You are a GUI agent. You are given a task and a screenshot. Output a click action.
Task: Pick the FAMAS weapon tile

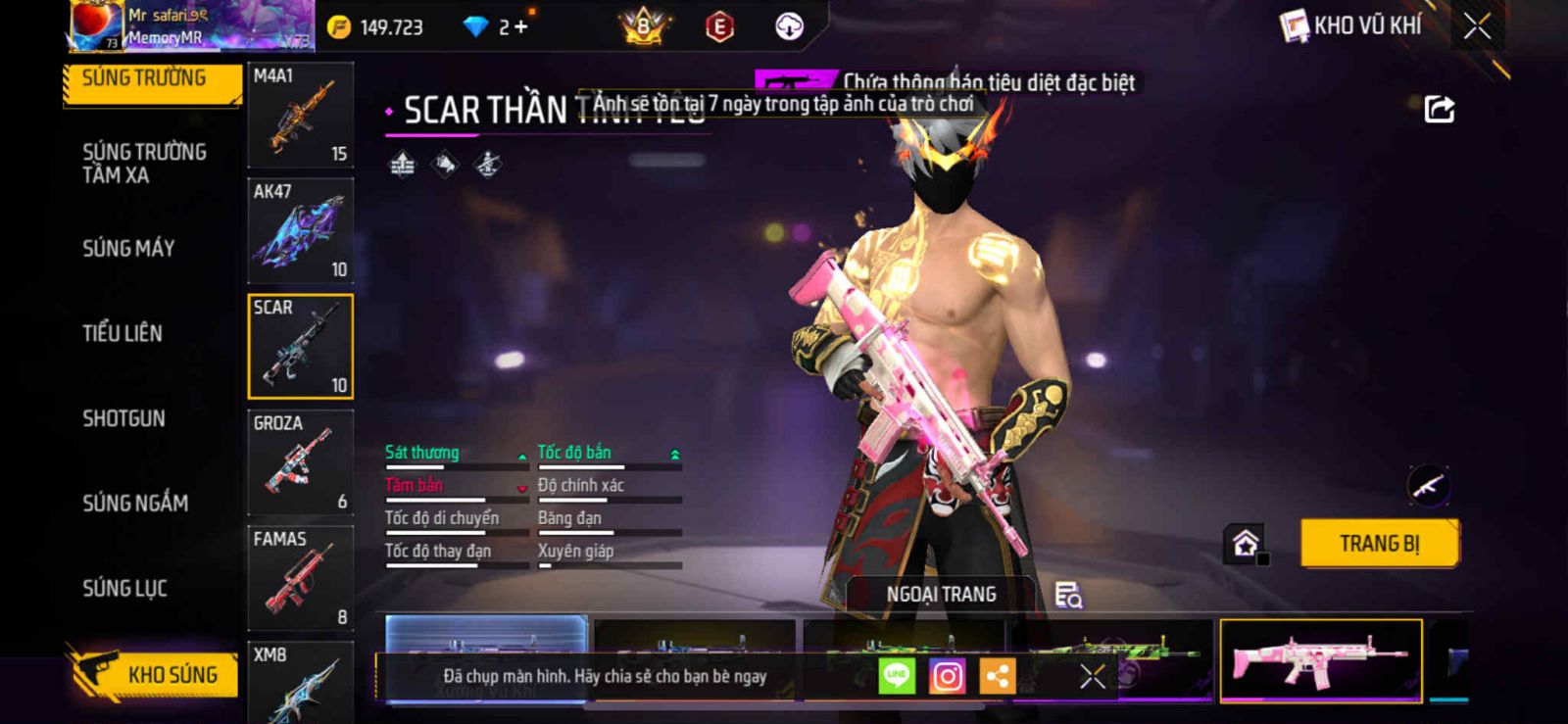300,578
